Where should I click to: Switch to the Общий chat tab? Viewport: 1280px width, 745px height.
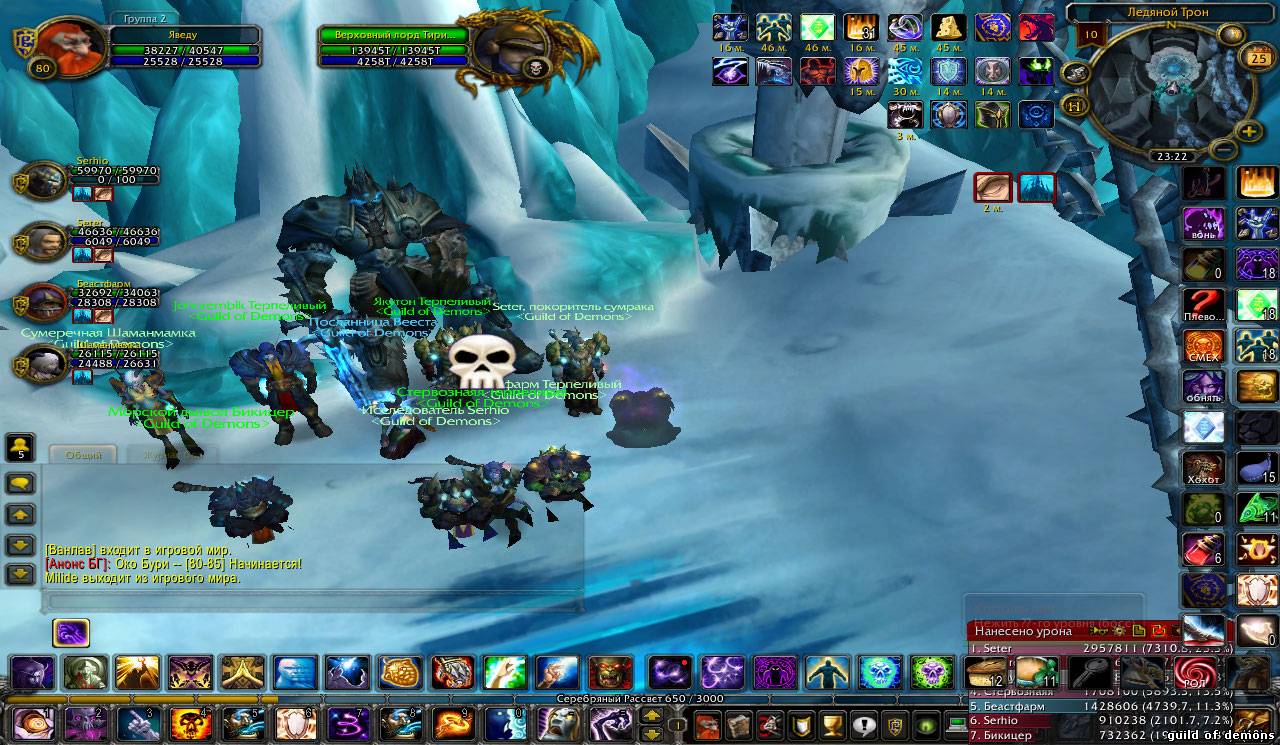83,455
